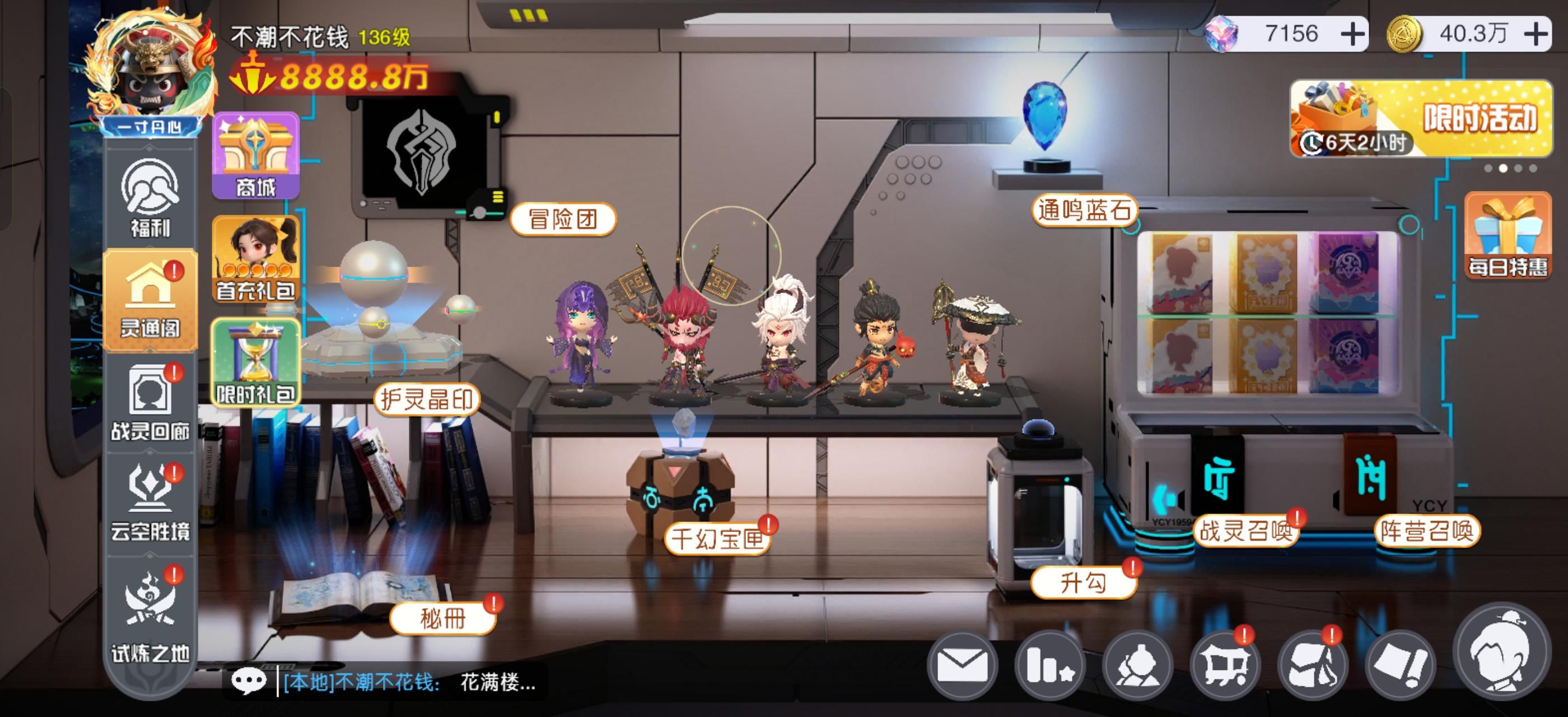Screen dimensions: 1568x717
Task: Open the rankings icon with star
Action: [x=1051, y=665]
